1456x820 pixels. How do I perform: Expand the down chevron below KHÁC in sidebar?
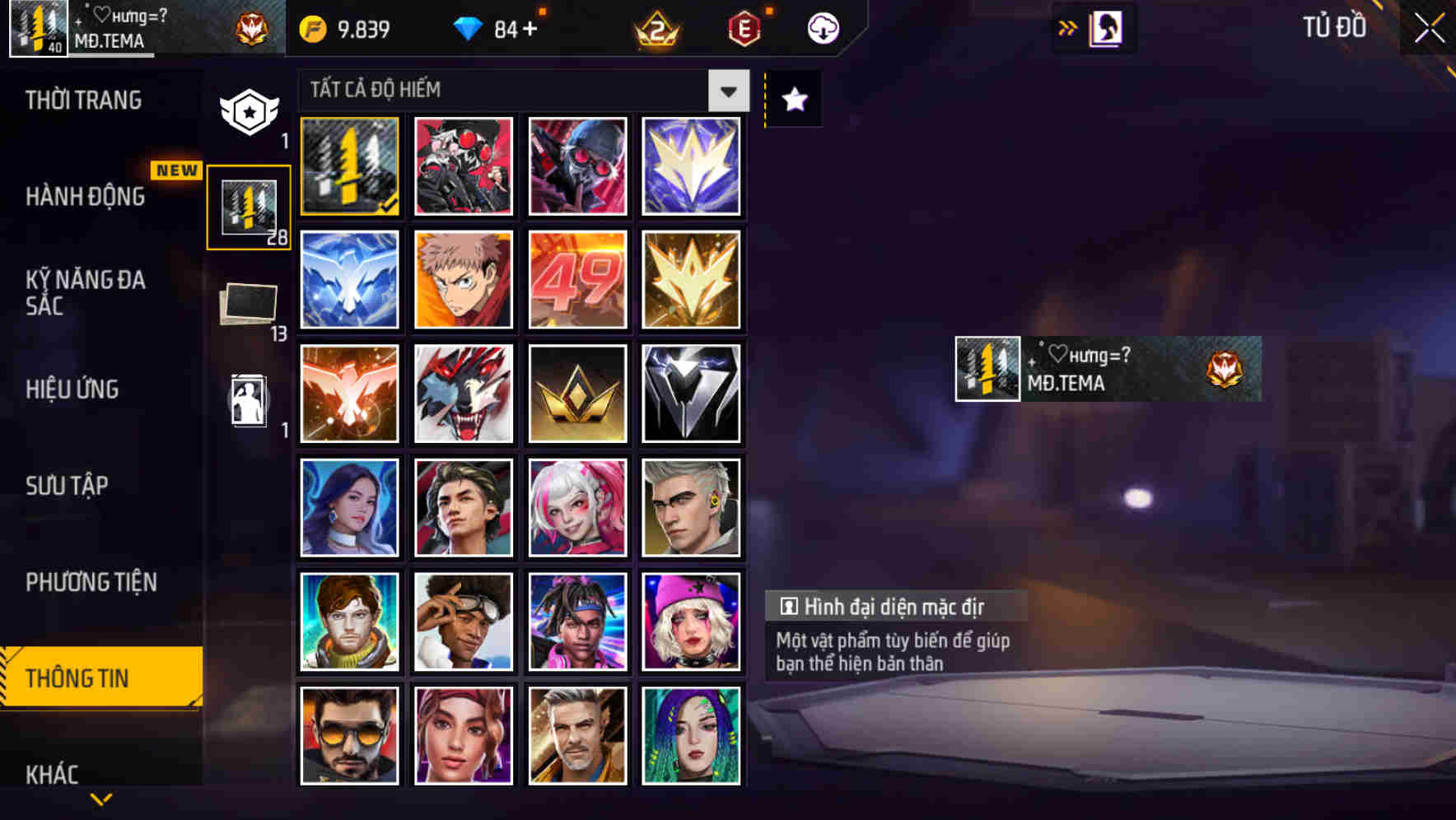click(100, 798)
